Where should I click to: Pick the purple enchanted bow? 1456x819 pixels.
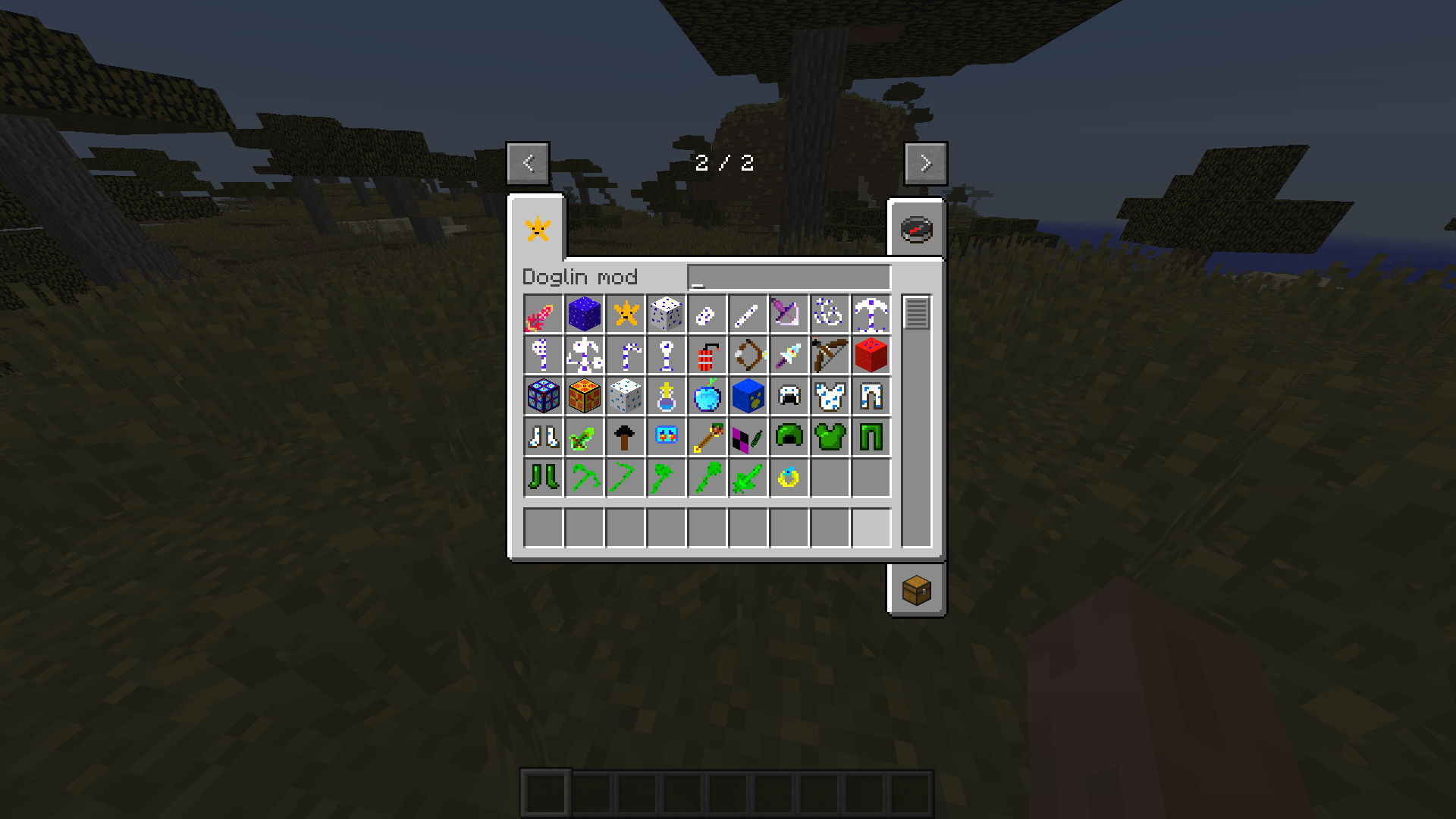(789, 315)
